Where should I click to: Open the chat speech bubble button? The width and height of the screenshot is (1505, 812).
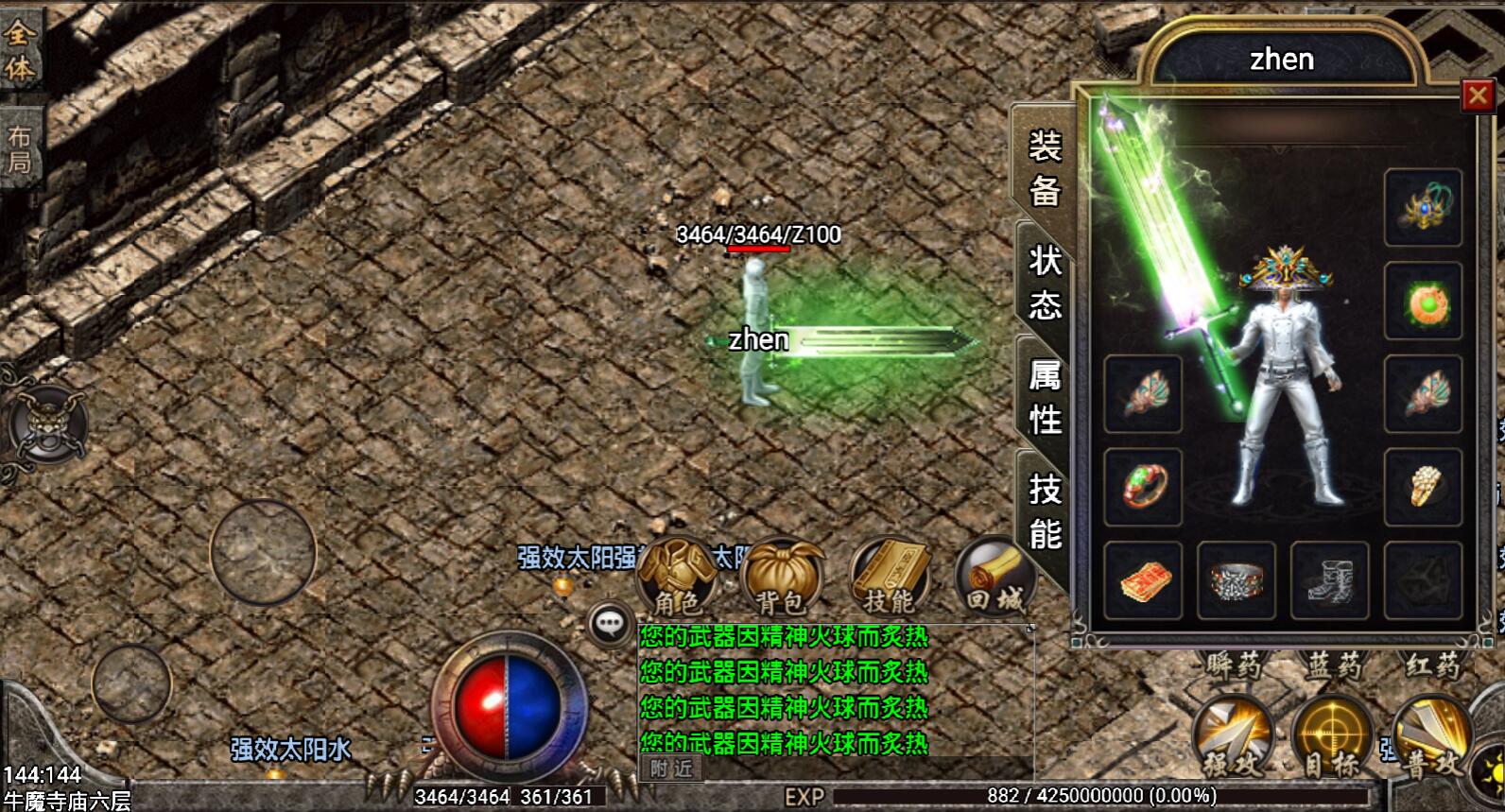coord(610,623)
